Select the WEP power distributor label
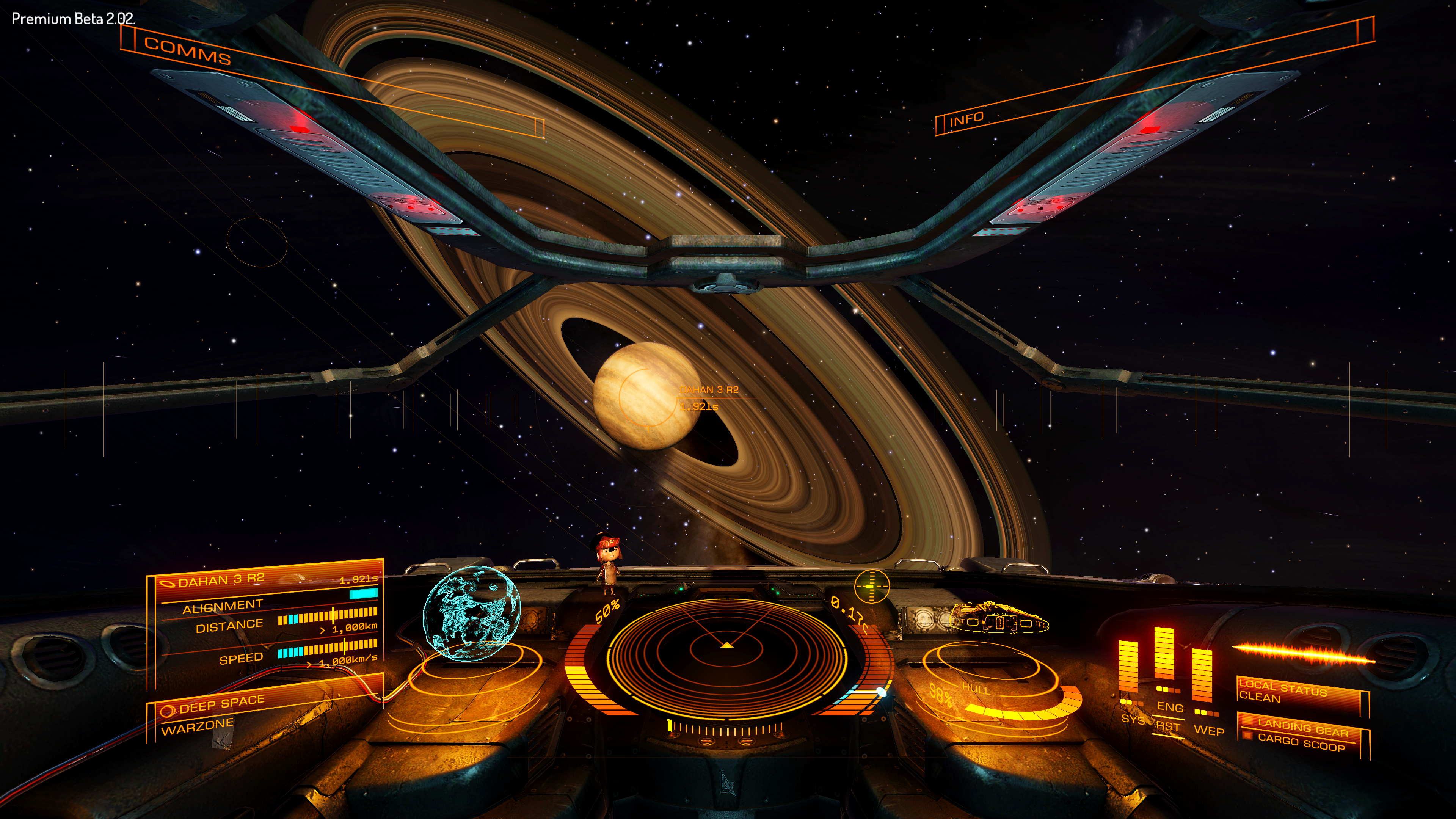This screenshot has height=819, width=1456. pos(1208,730)
